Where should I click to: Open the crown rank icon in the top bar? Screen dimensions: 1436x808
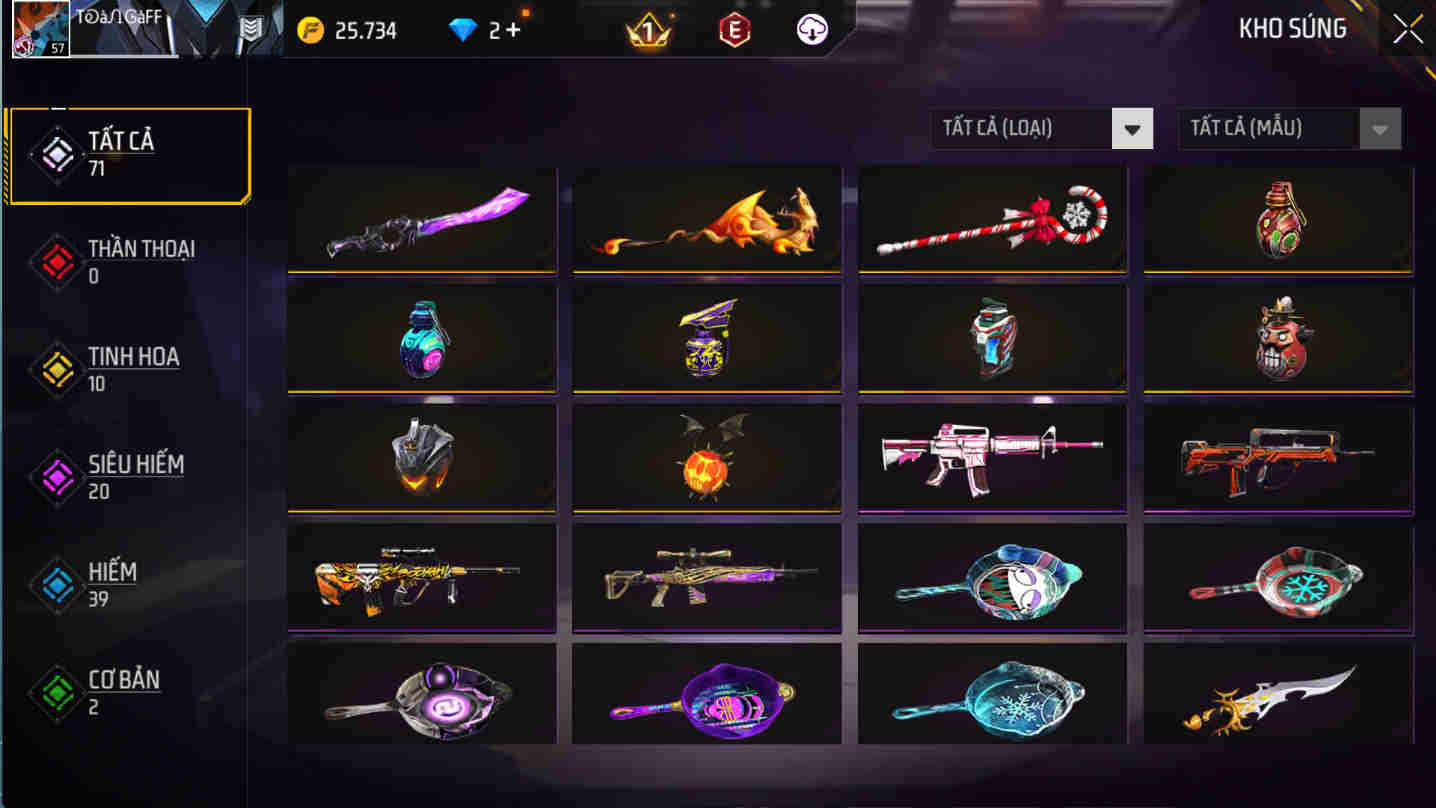coord(649,29)
